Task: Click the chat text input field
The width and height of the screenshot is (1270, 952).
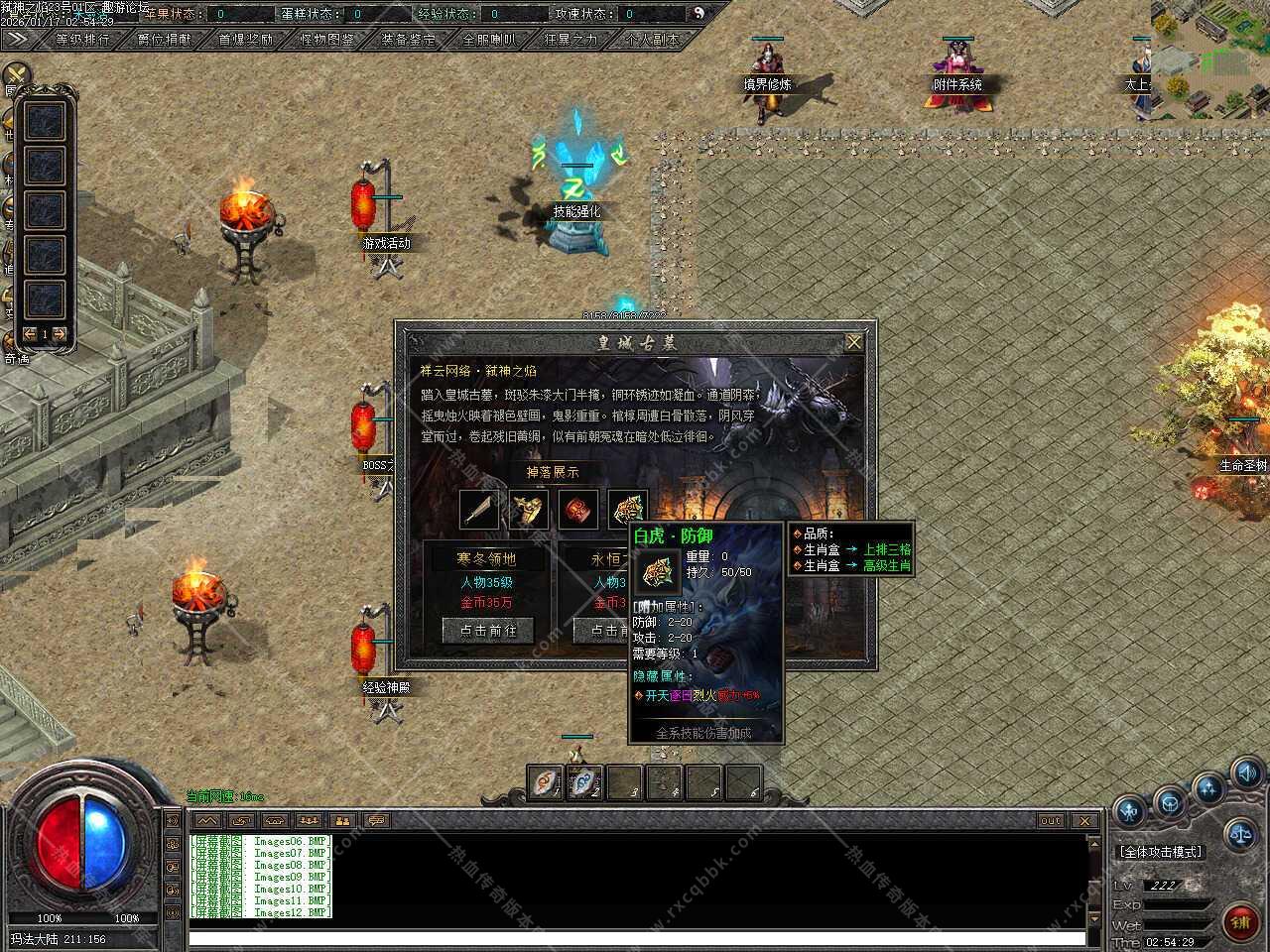Action: pyautogui.click(x=635, y=938)
